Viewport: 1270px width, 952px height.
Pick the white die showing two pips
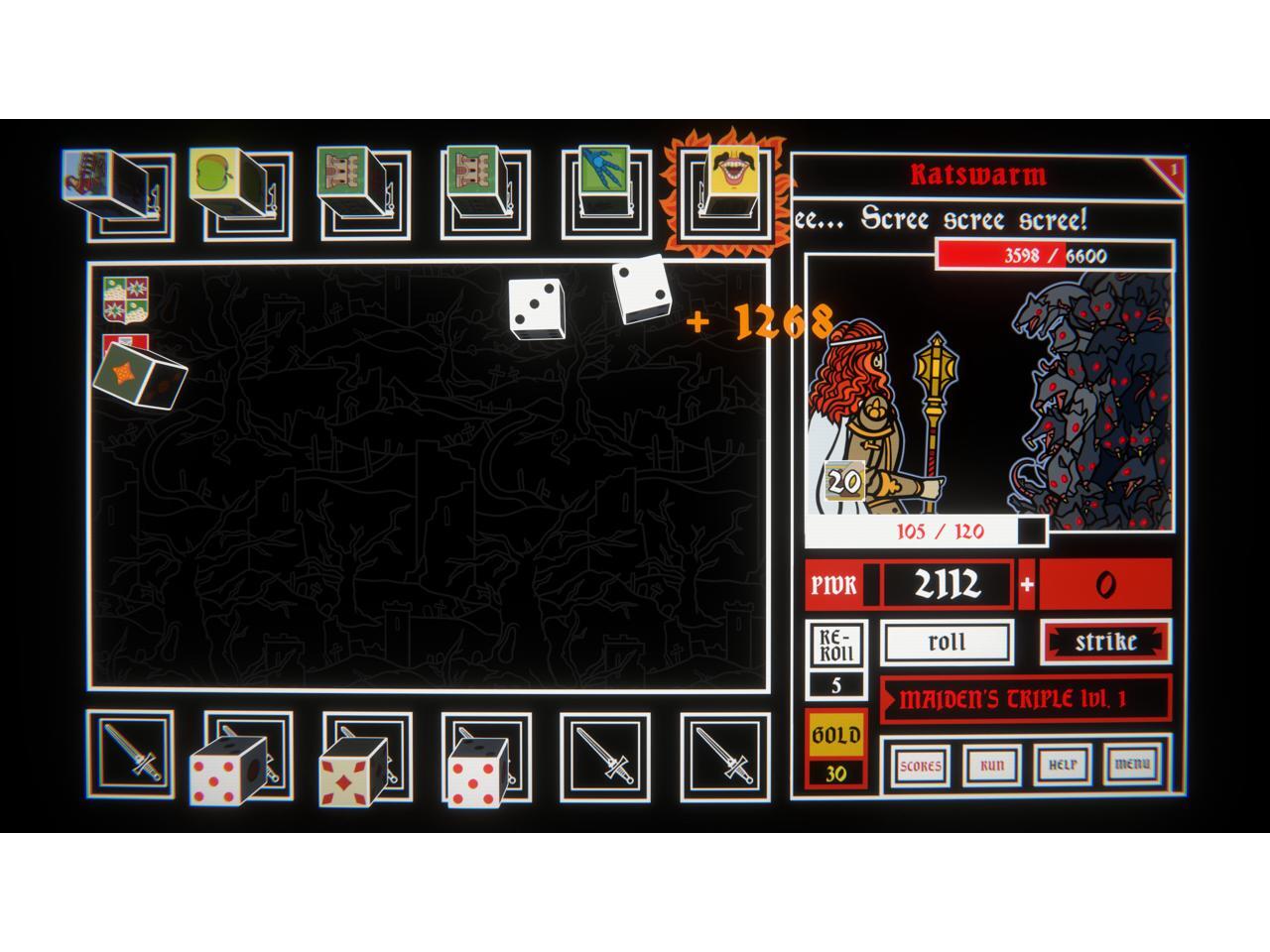[640, 289]
